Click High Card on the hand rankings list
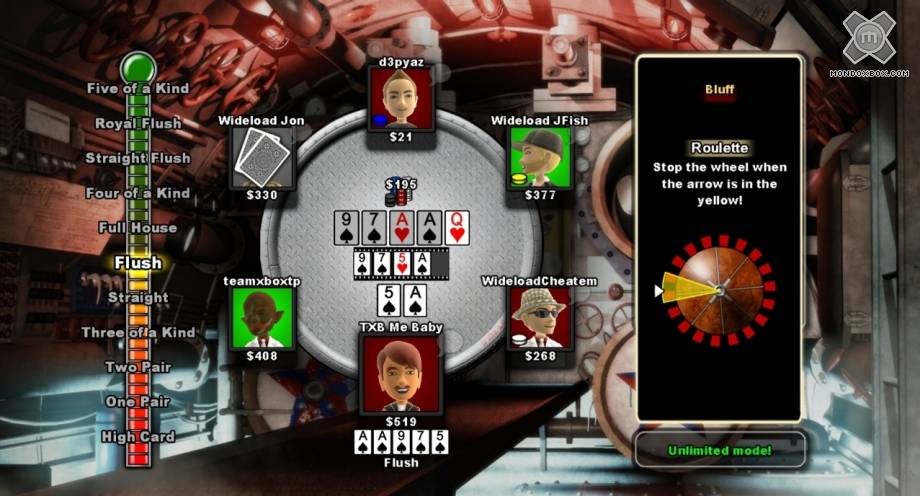This screenshot has height=496, width=920. tap(138, 437)
